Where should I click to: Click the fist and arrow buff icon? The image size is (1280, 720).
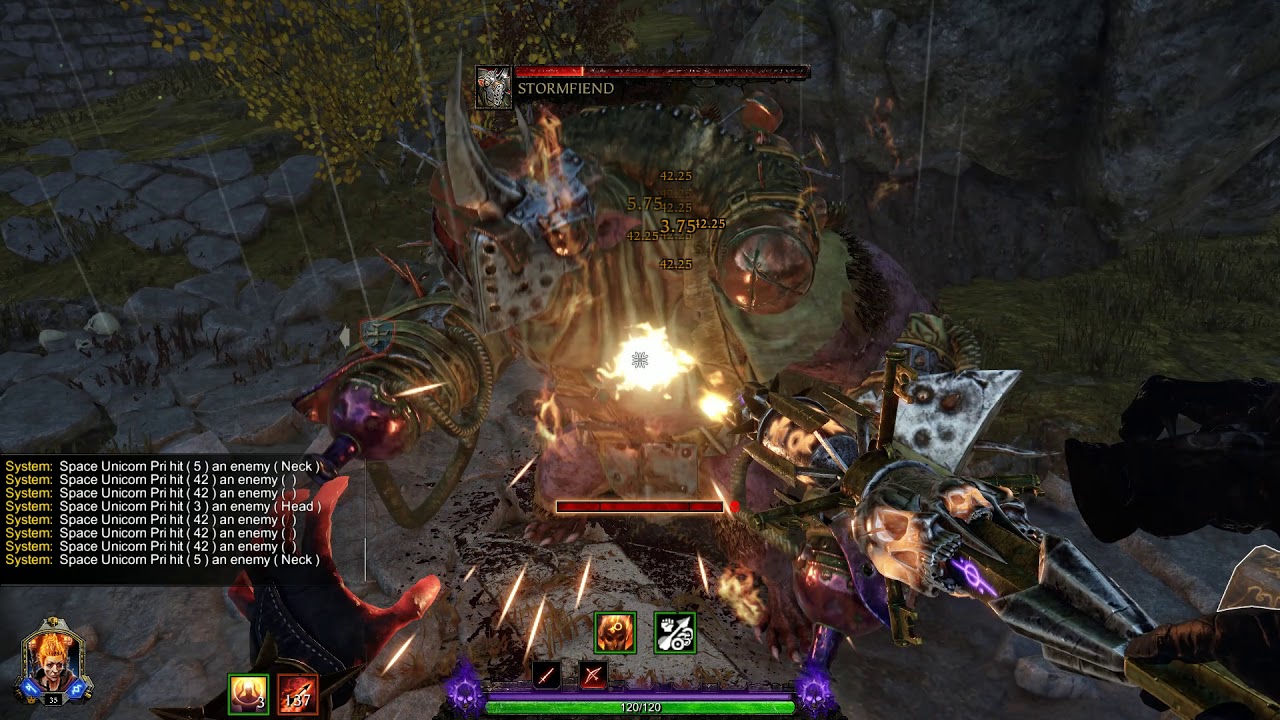pos(675,633)
